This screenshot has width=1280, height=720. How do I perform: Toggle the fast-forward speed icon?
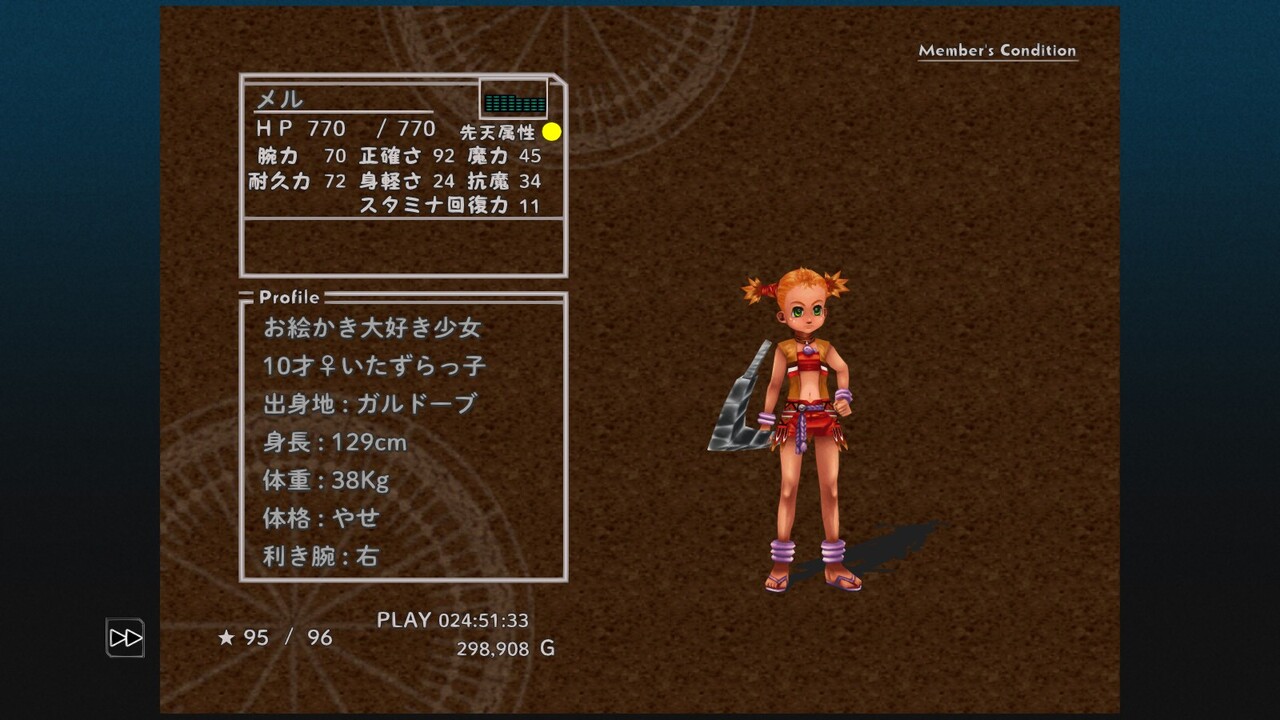[125, 638]
